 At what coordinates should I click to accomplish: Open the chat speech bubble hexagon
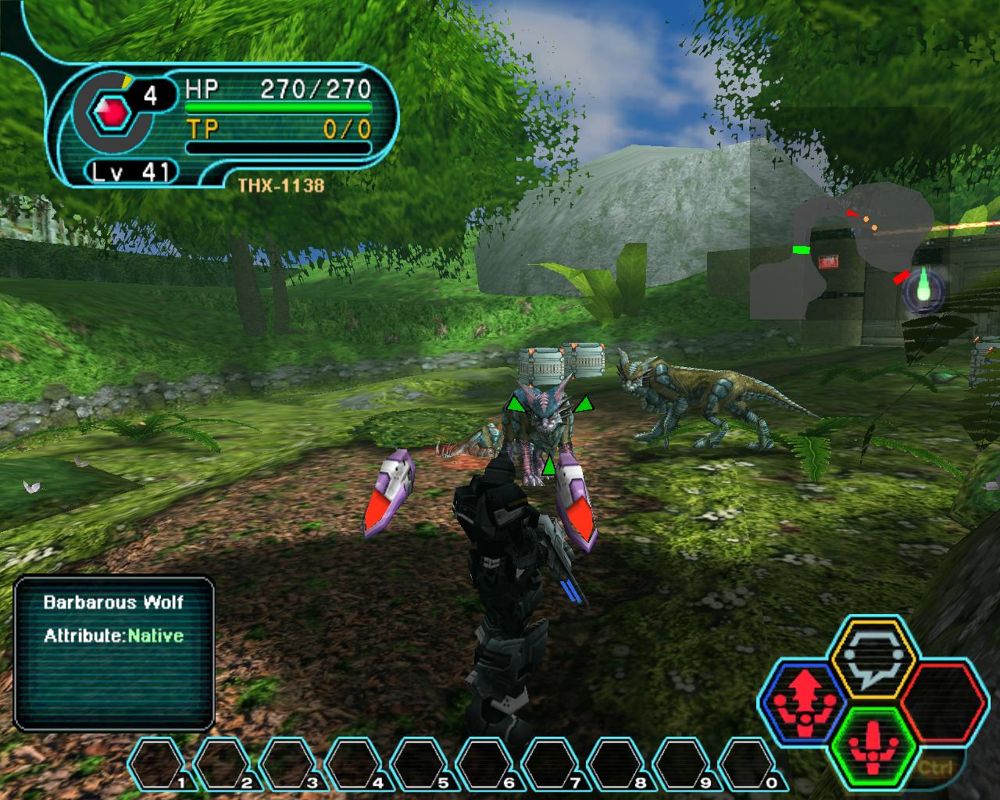[873, 657]
